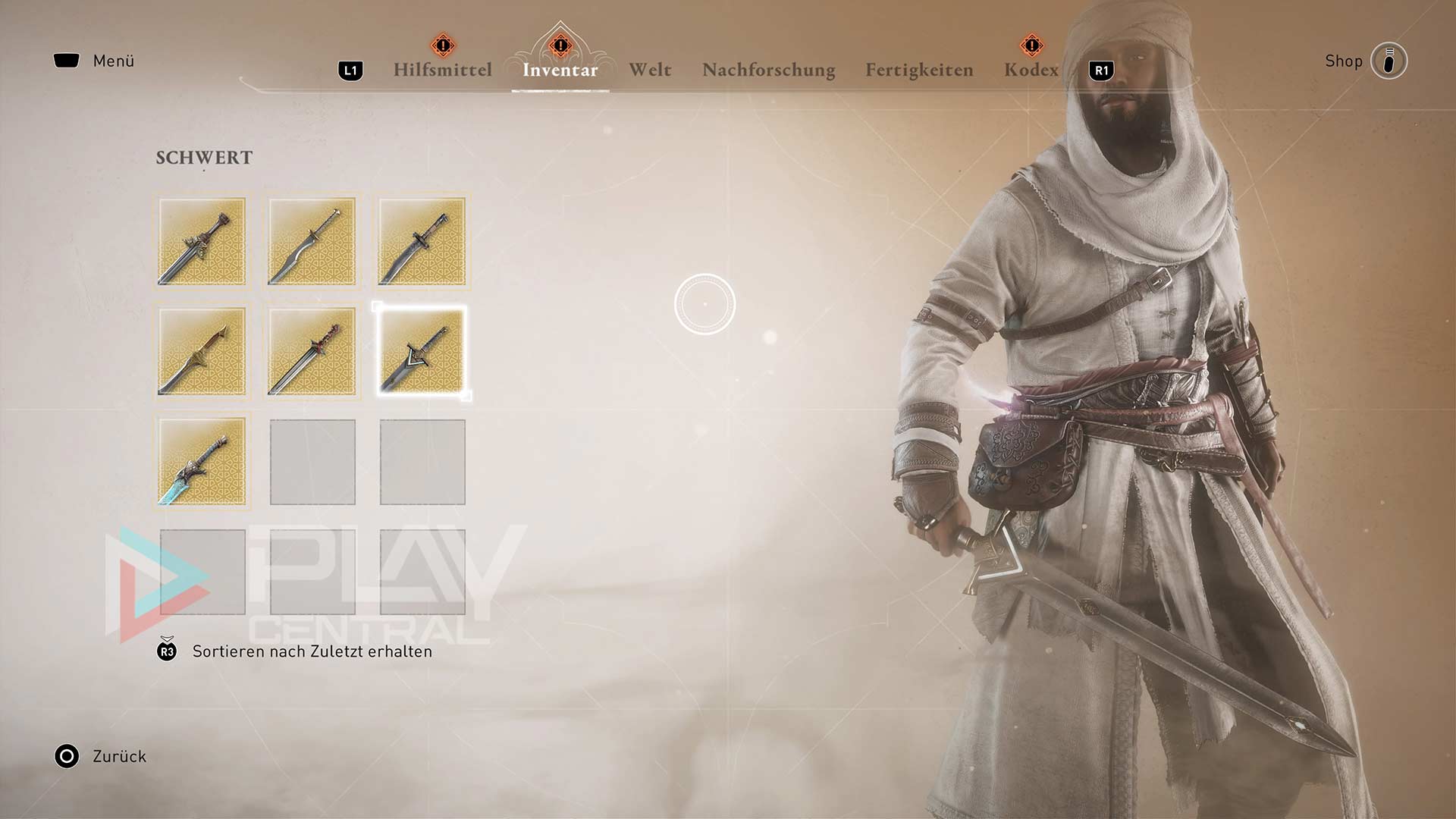Image resolution: width=1456 pixels, height=819 pixels.
Task: Show the Kodex tab
Action: click(x=1031, y=70)
